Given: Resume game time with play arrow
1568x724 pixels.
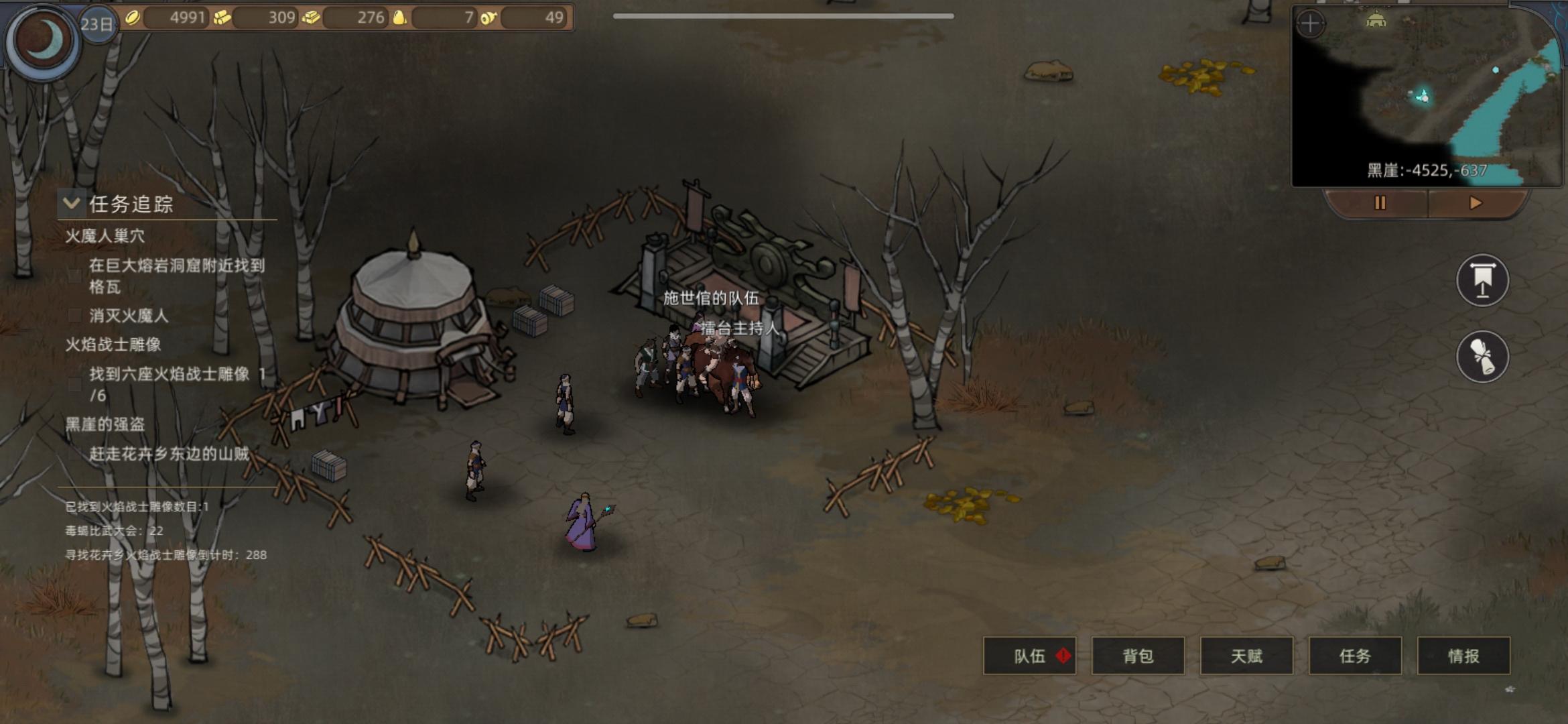Looking at the screenshot, I should click(1475, 202).
